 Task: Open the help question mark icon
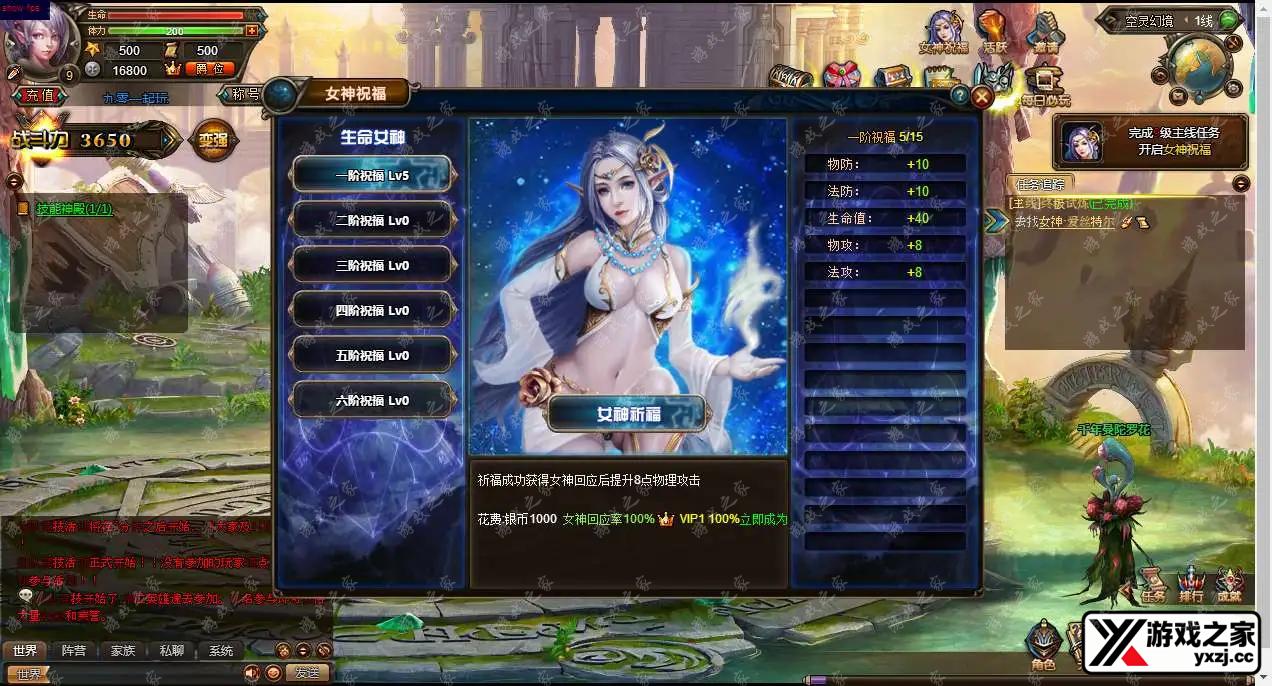point(959,95)
